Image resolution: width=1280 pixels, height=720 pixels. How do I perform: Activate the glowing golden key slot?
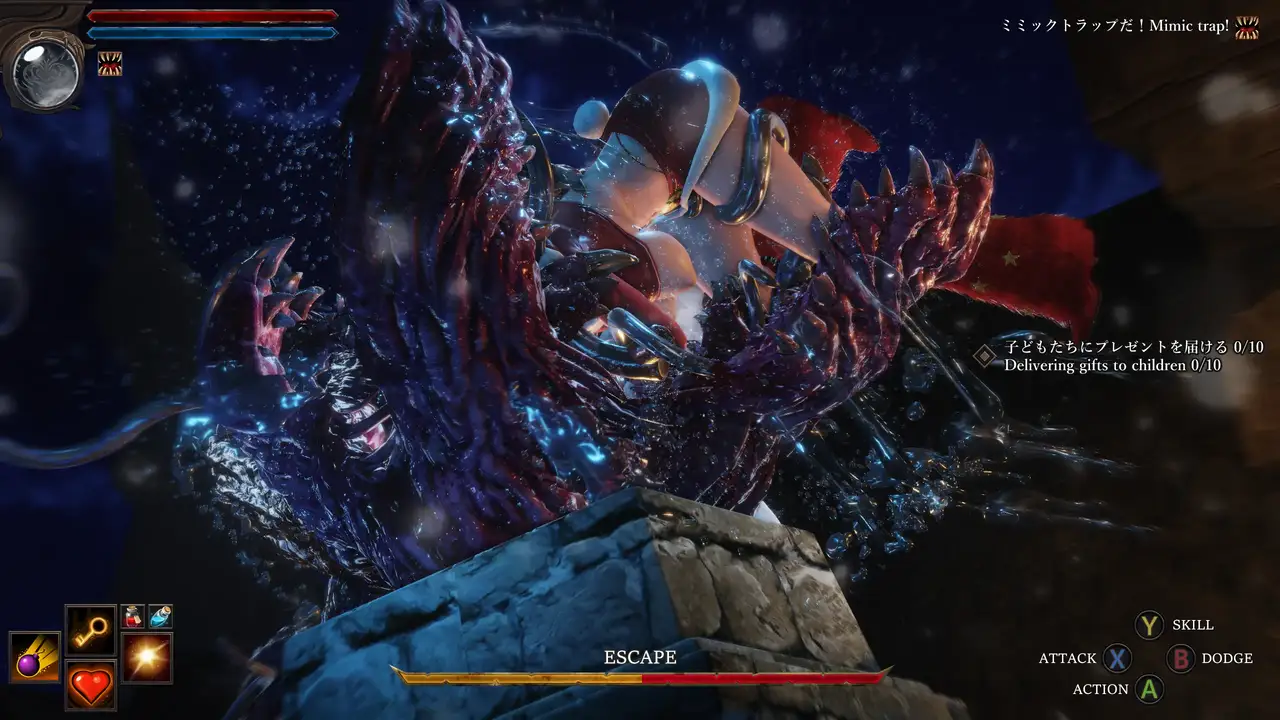pyautogui.click(x=91, y=630)
